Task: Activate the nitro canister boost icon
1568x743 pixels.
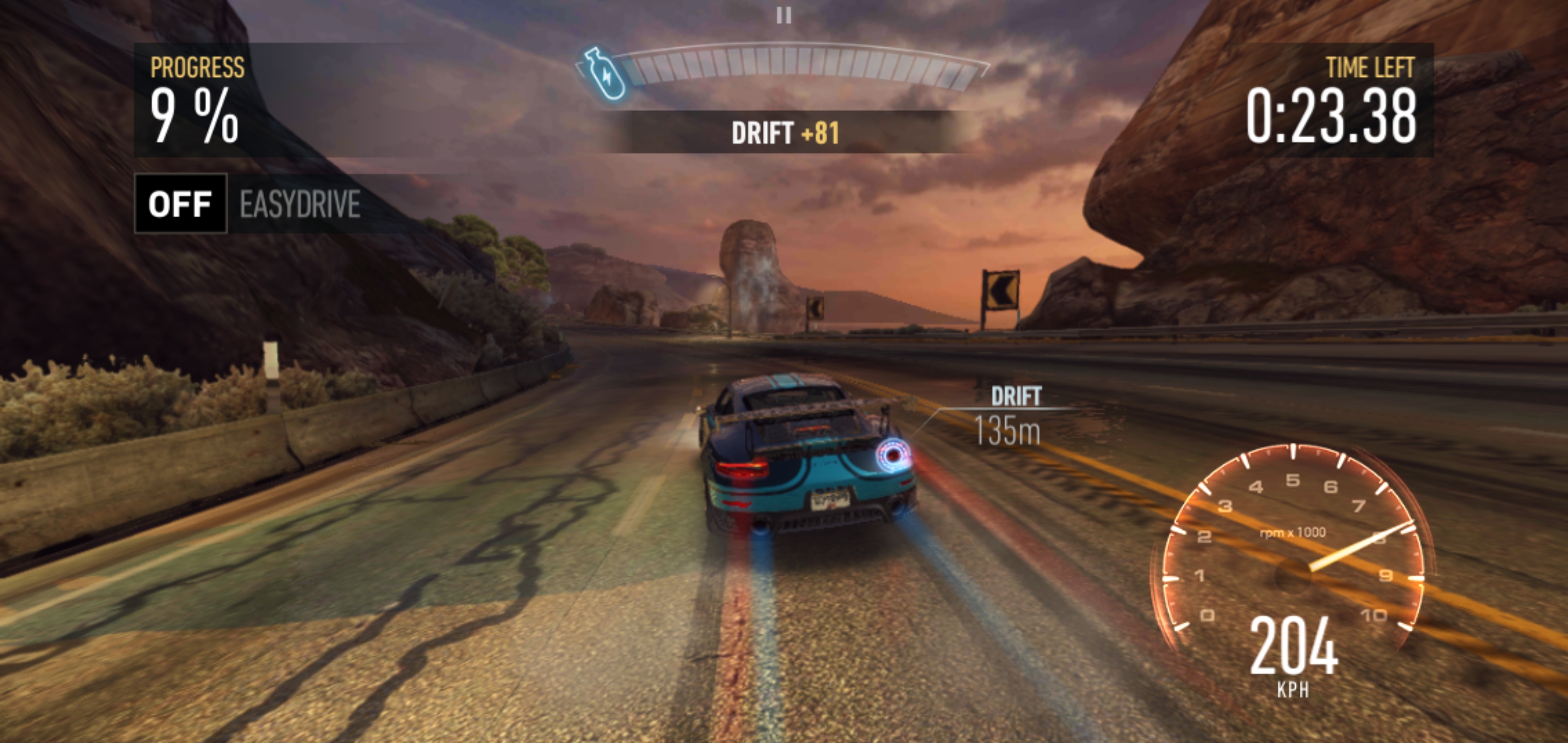Action: [604, 74]
